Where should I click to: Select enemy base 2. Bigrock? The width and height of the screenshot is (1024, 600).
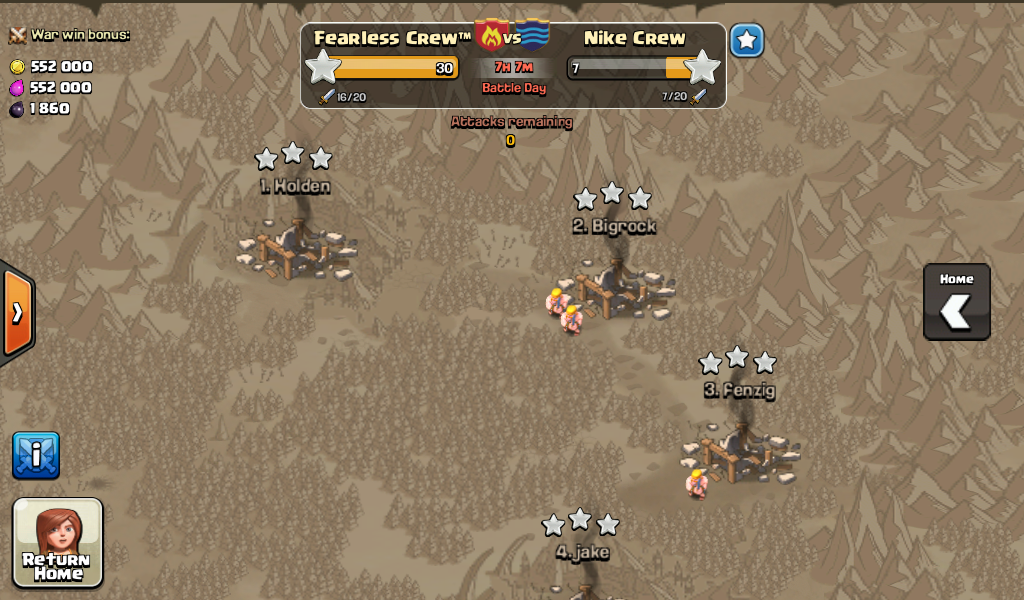(614, 286)
